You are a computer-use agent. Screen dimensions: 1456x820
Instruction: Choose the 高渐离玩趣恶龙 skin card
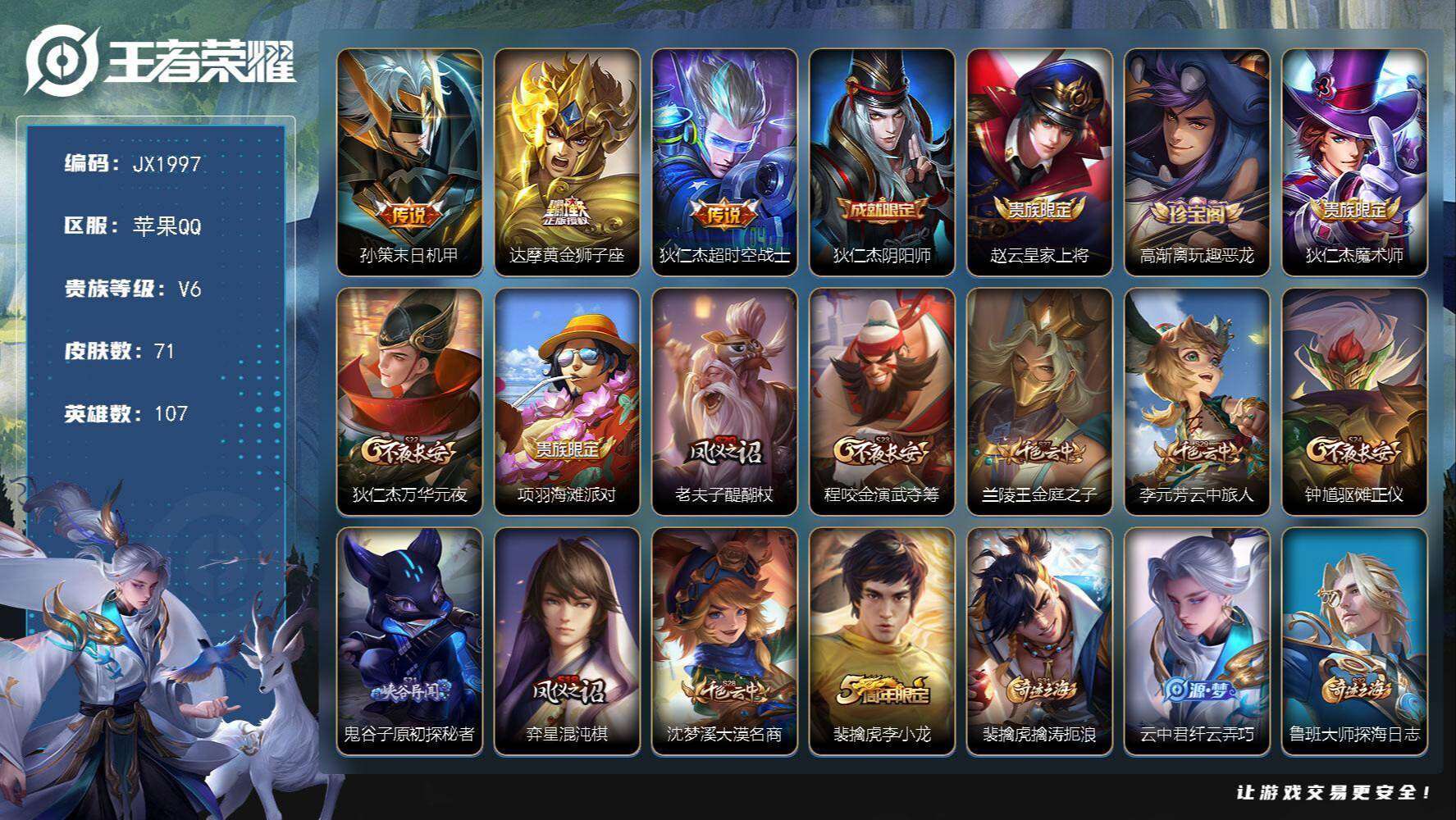pyautogui.click(x=1197, y=162)
